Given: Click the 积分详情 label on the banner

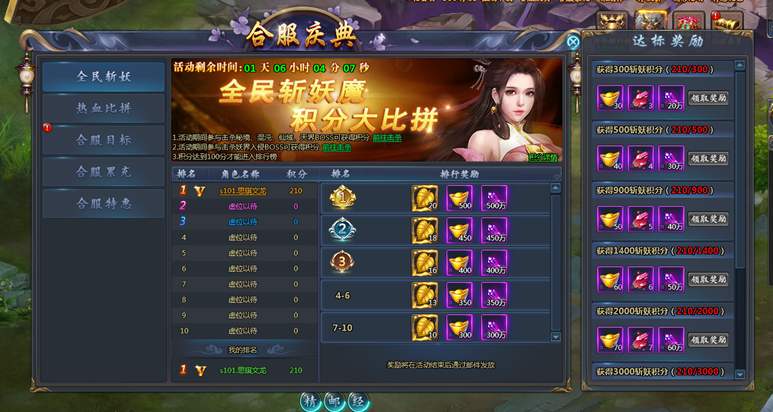Looking at the screenshot, I should click(543, 156).
